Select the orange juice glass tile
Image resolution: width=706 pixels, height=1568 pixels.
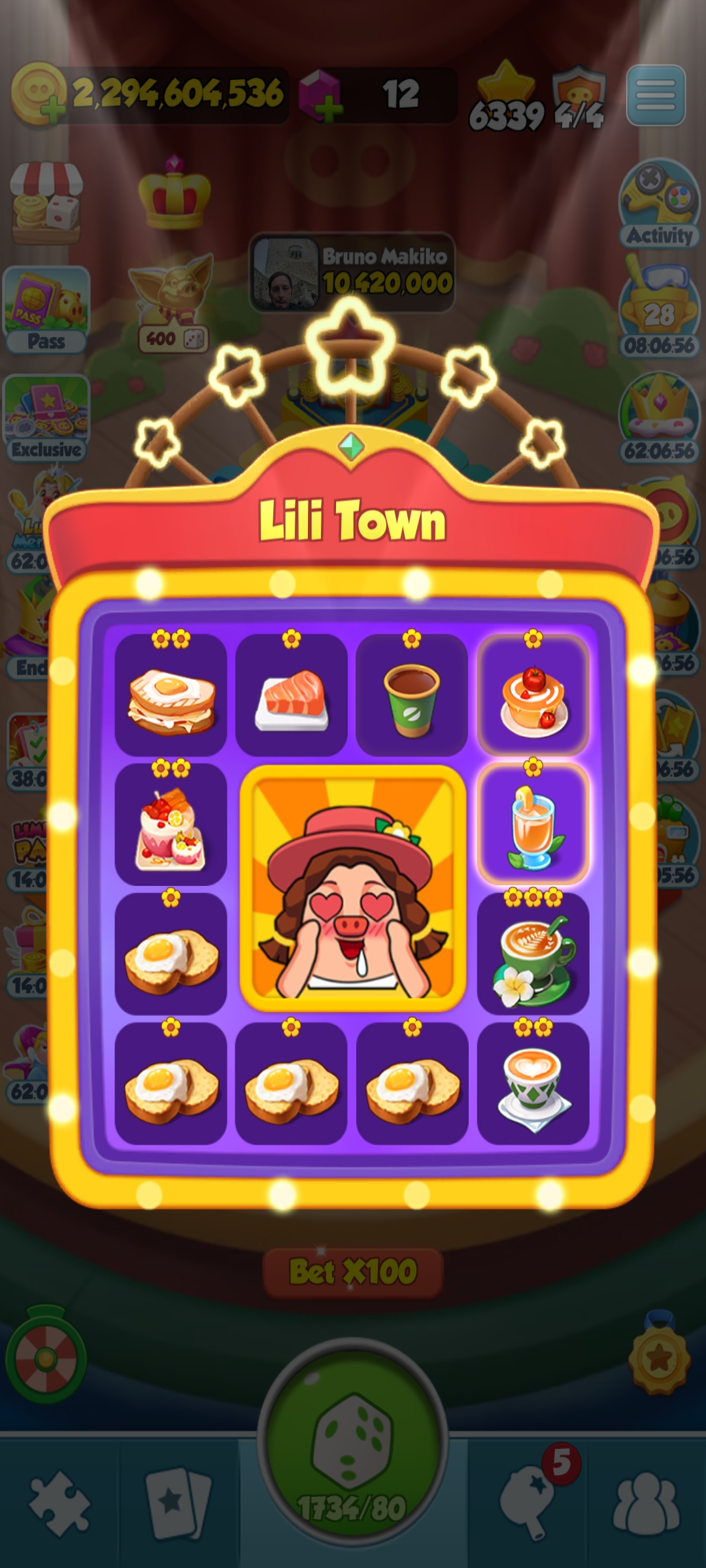[x=533, y=824]
